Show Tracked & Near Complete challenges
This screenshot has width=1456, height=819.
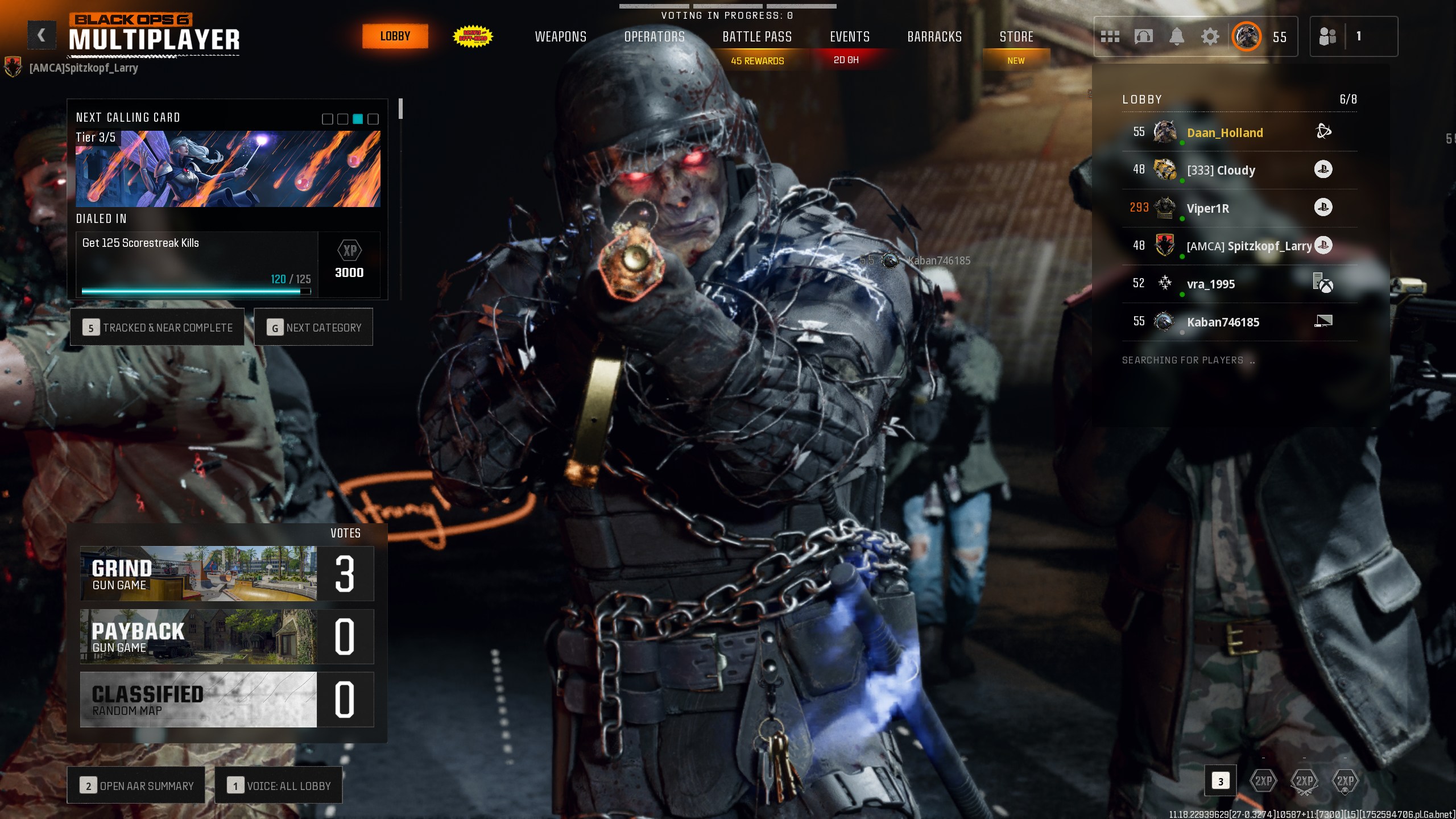(x=158, y=328)
